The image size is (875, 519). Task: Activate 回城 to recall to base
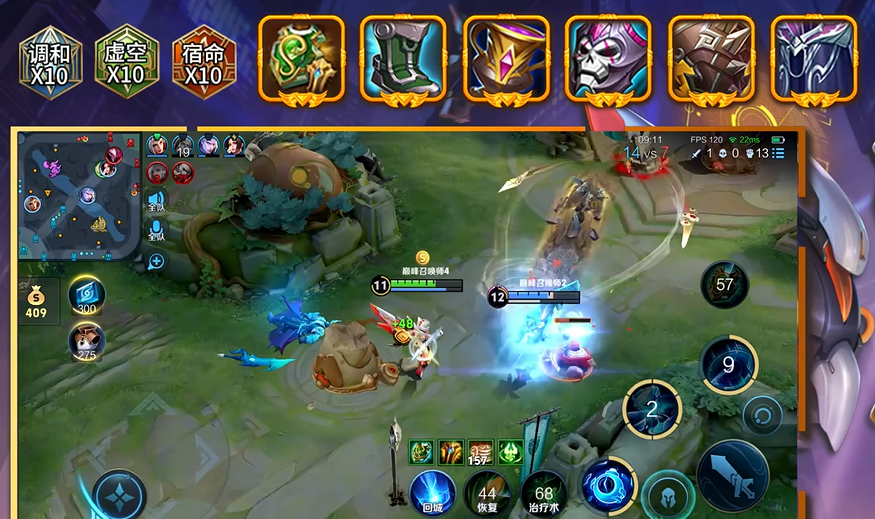click(x=432, y=491)
